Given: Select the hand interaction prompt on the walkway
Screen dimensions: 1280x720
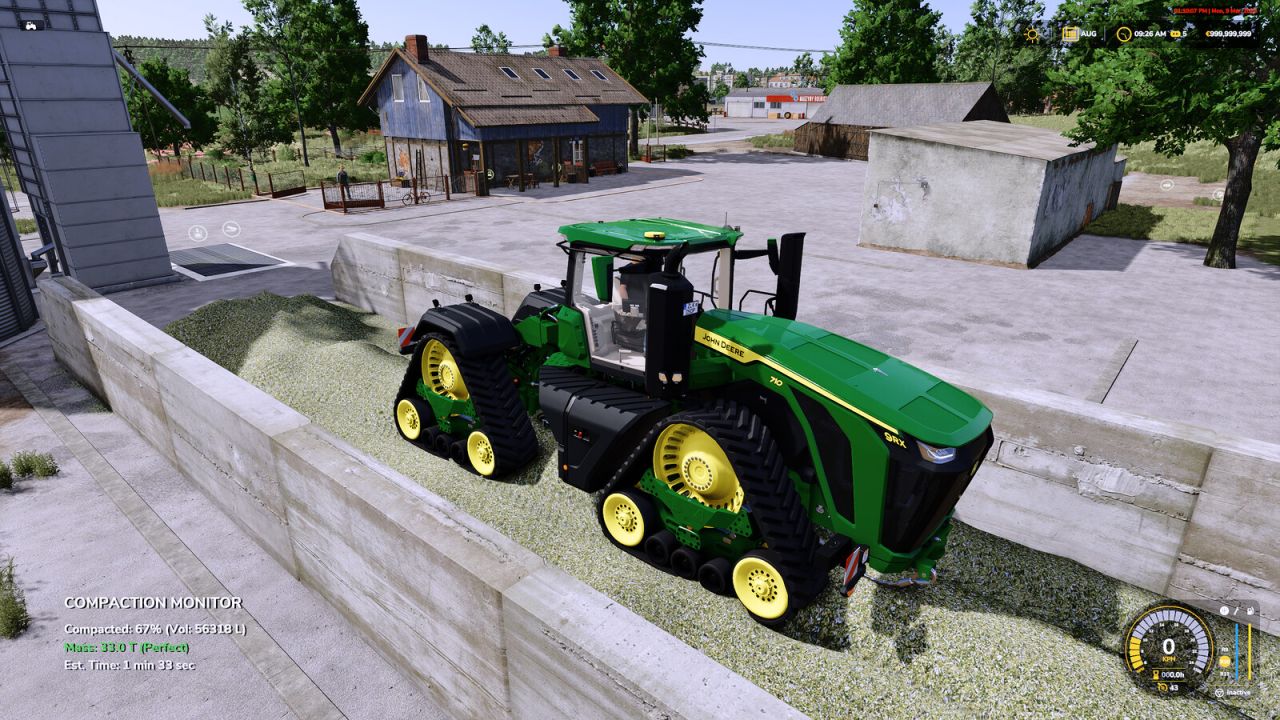Looking at the screenshot, I should [198, 234].
